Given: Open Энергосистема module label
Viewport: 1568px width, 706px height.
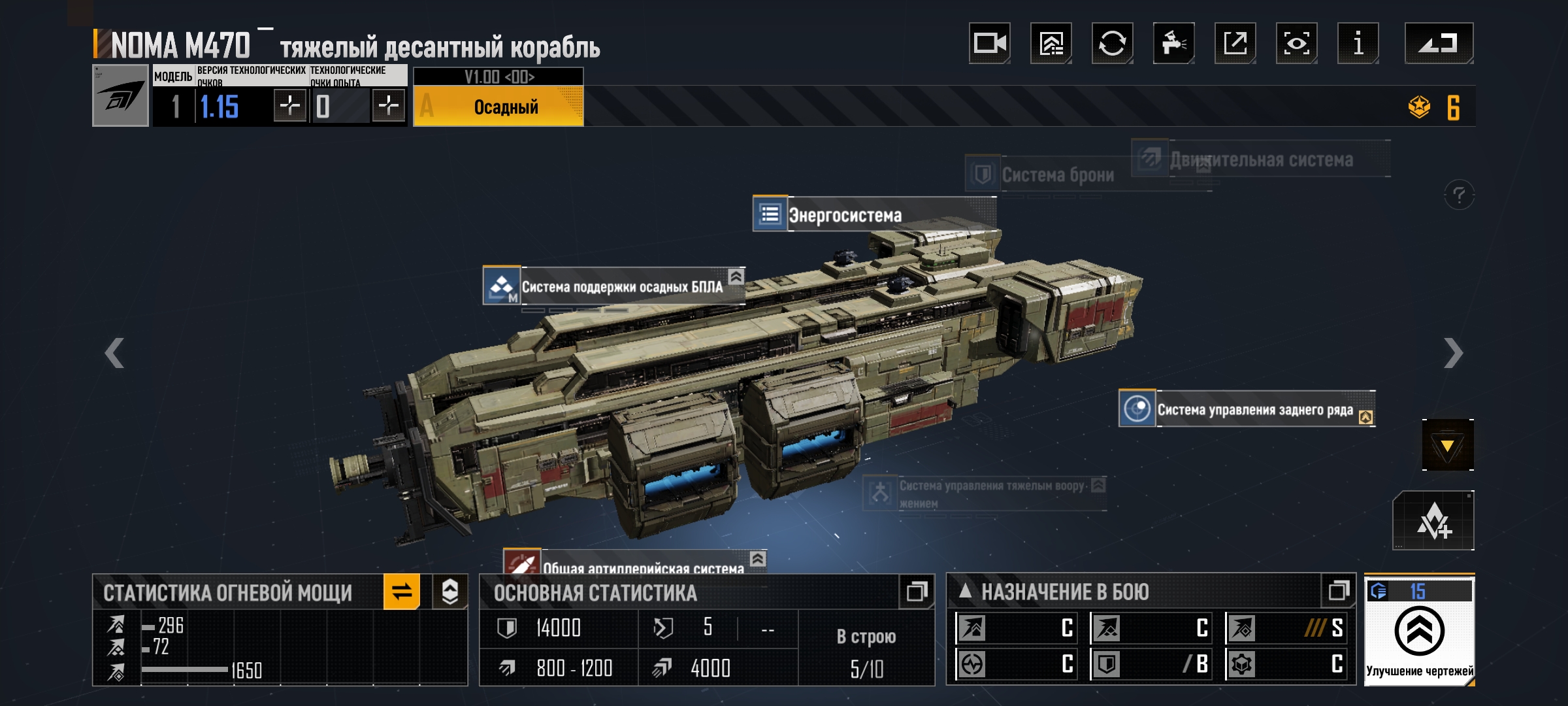Looking at the screenshot, I should click(x=844, y=215).
